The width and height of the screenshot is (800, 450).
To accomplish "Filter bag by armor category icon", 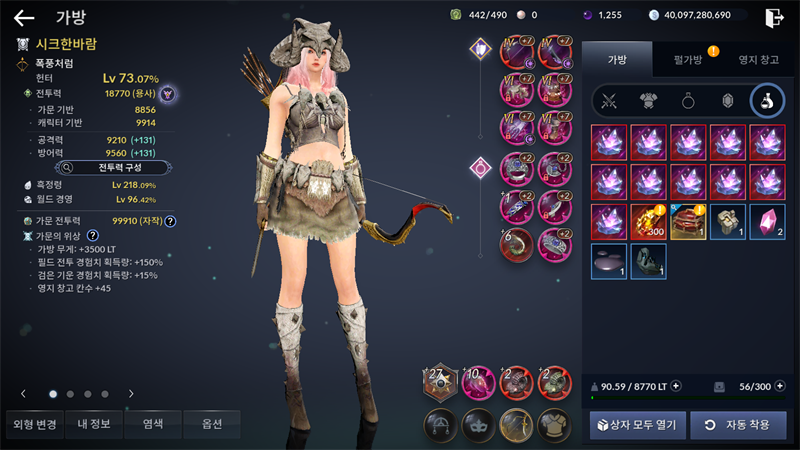I will coord(649,101).
